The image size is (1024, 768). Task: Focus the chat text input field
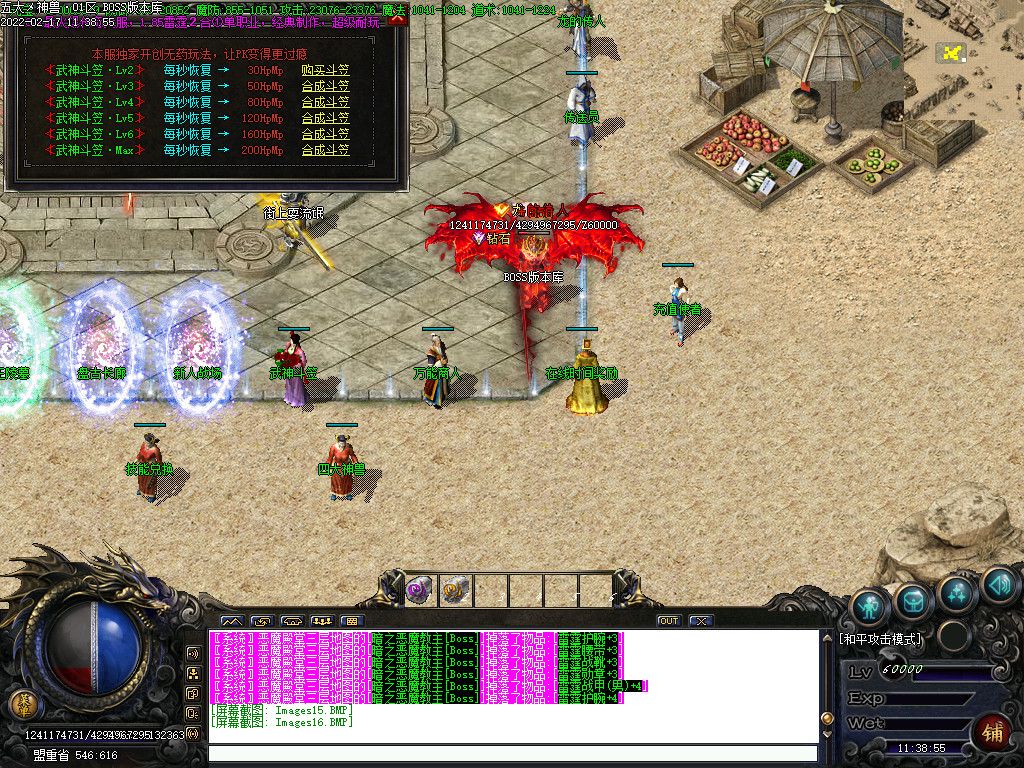point(510,754)
